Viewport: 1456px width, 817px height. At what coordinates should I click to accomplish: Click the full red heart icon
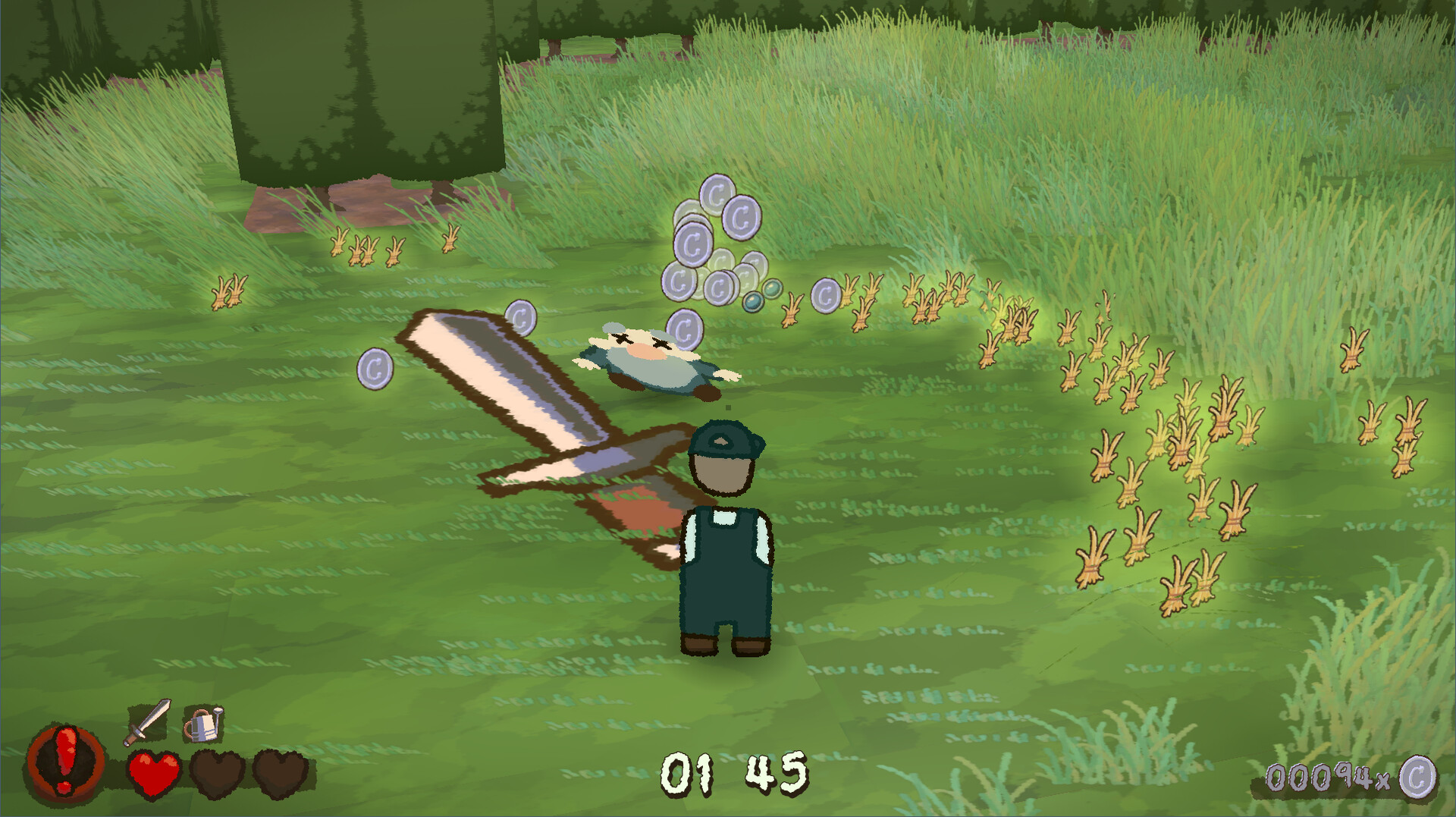pos(155,775)
